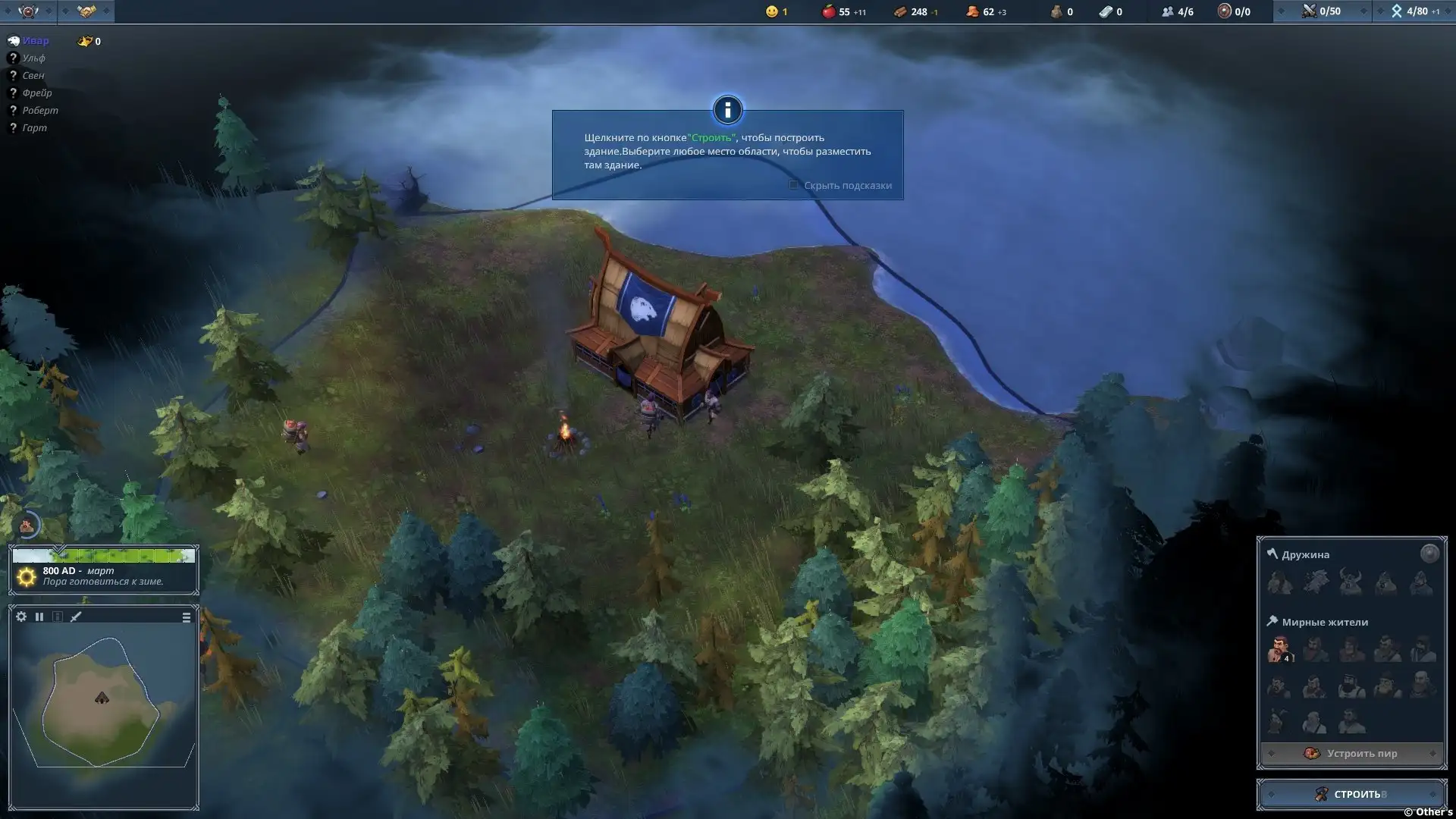Start a feast with Устроить пир
This screenshot has width=1456, height=819.
1351,753
